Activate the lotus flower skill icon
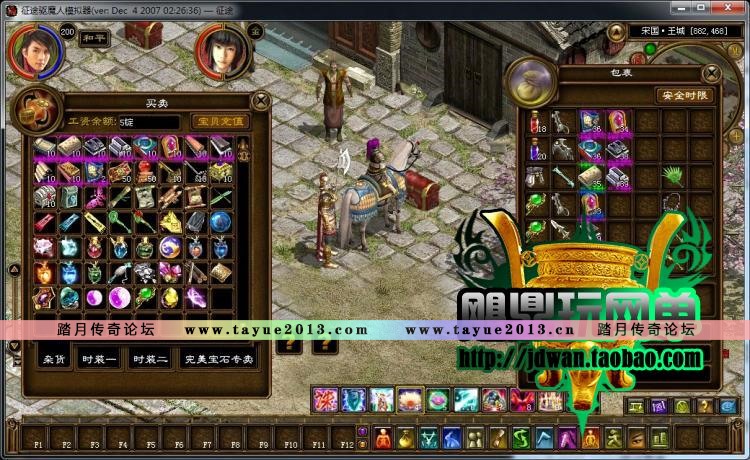750x460 pixels. click(410, 400)
